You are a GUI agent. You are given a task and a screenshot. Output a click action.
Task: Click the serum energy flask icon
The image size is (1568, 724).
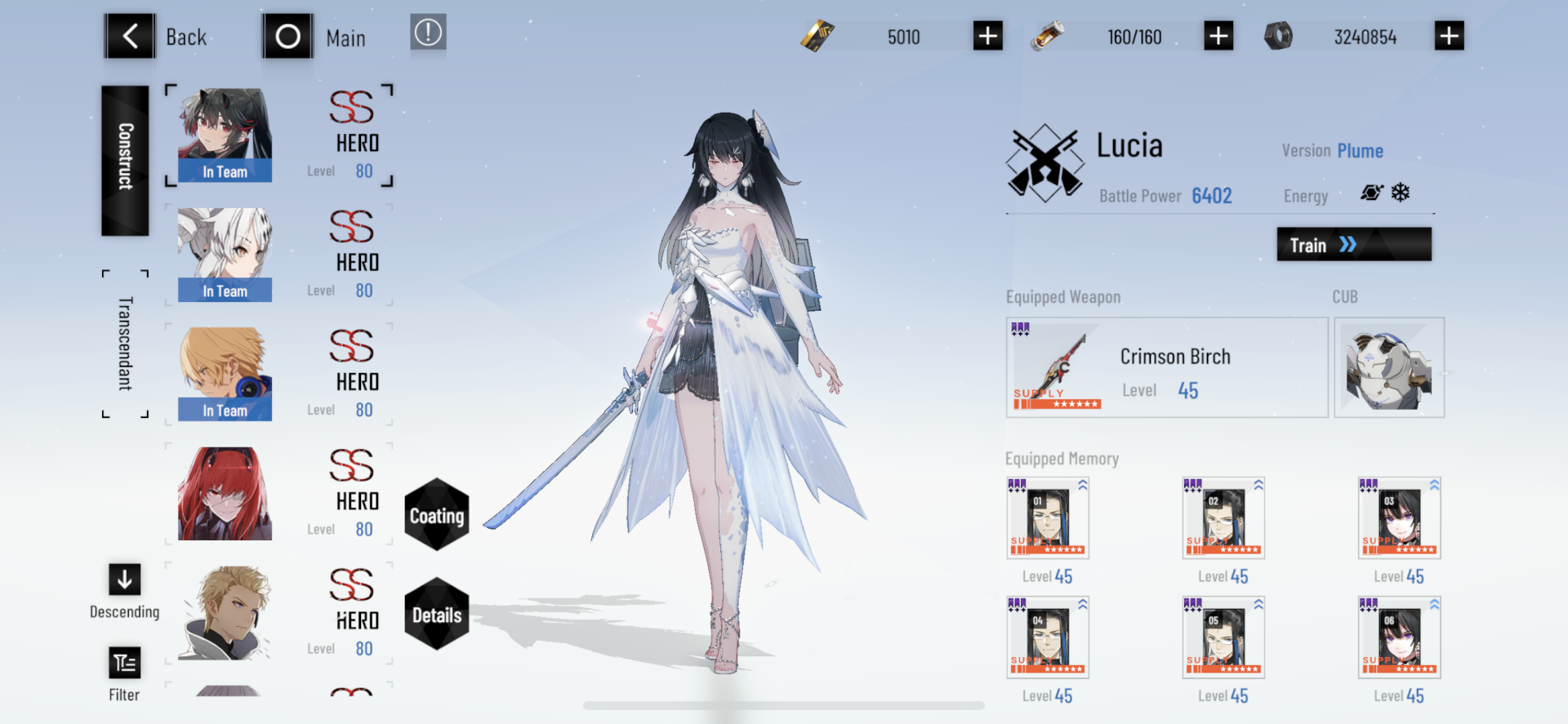click(x=1048, y=36)
